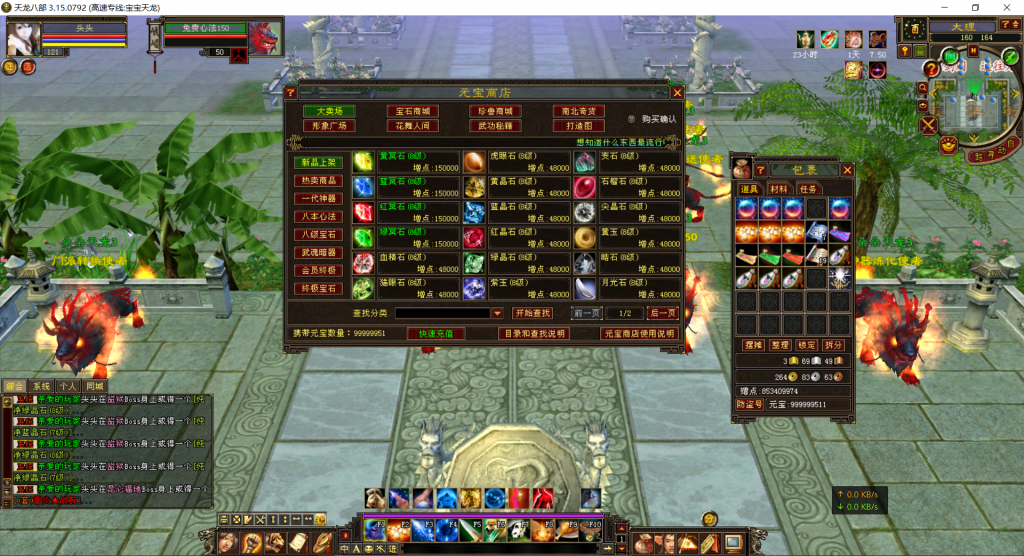This screenshot has height=556, width=1024.
Task: Open the 同城 chat channel tab
Action: point(95,385)
